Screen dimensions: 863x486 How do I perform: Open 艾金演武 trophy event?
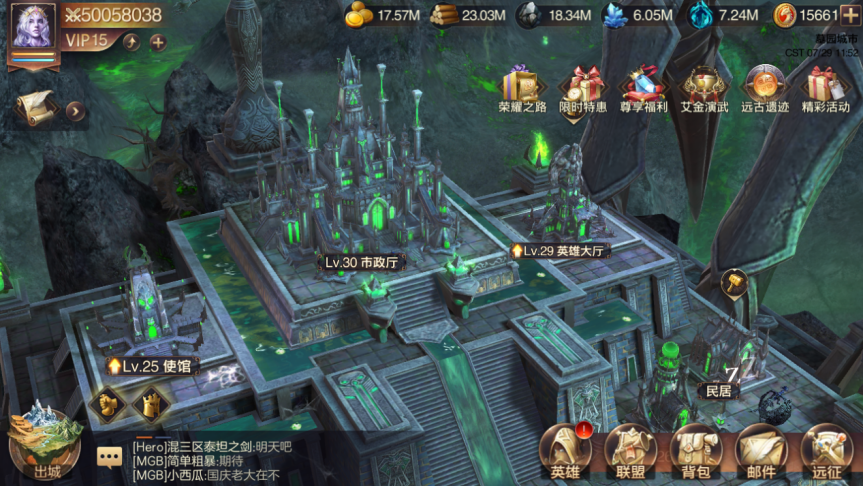click(704, 88)
